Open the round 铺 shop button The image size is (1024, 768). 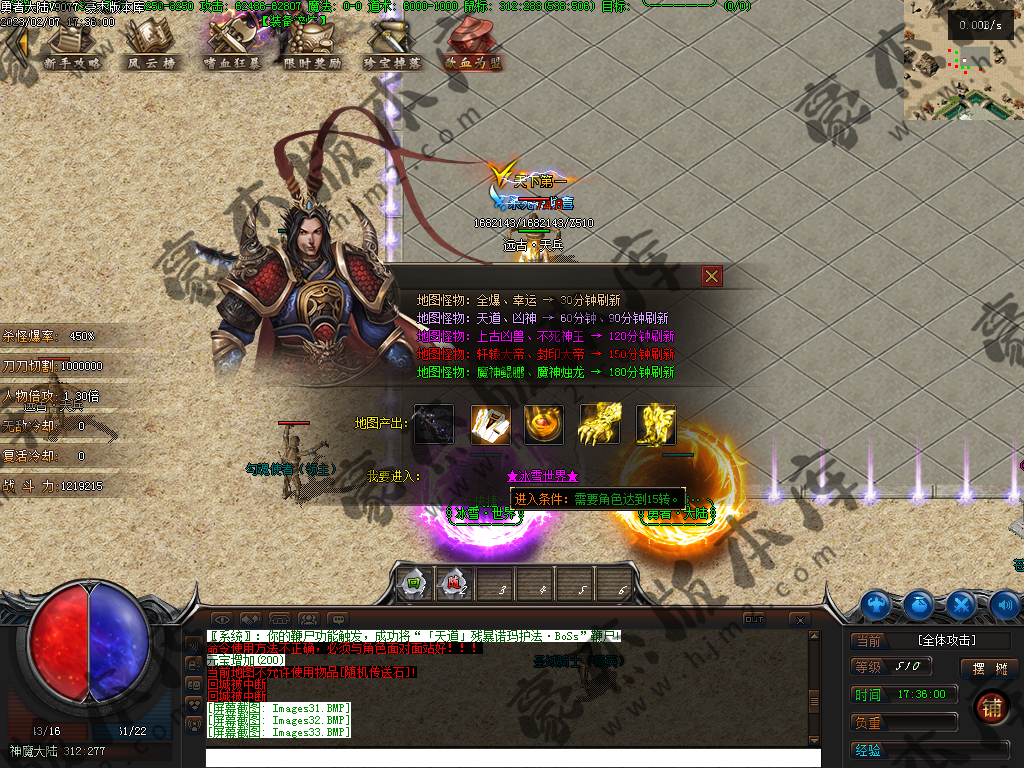click(x=992, y=707)
